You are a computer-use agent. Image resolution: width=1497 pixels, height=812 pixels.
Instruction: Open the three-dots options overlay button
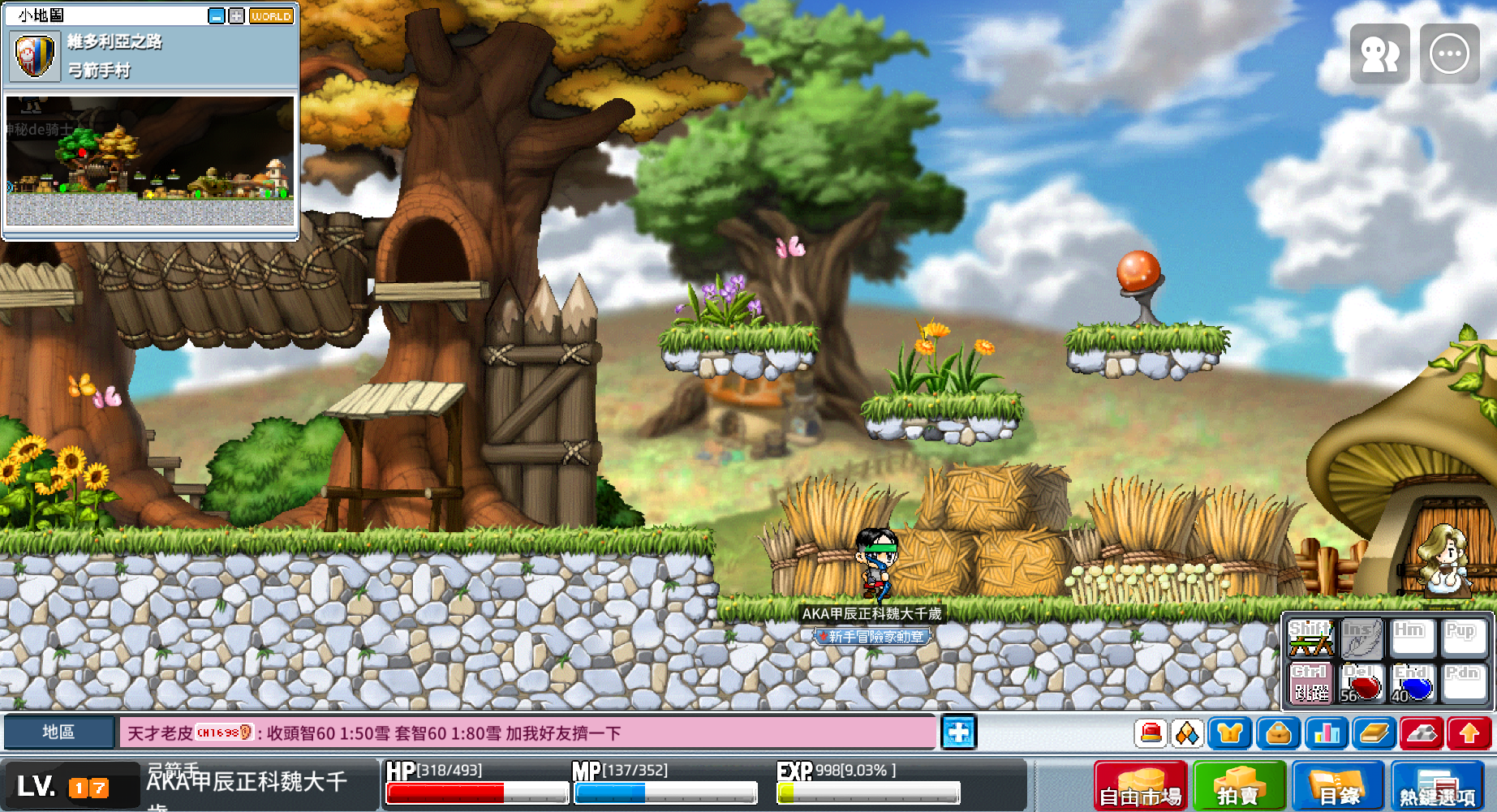[x=1449, y=54]
